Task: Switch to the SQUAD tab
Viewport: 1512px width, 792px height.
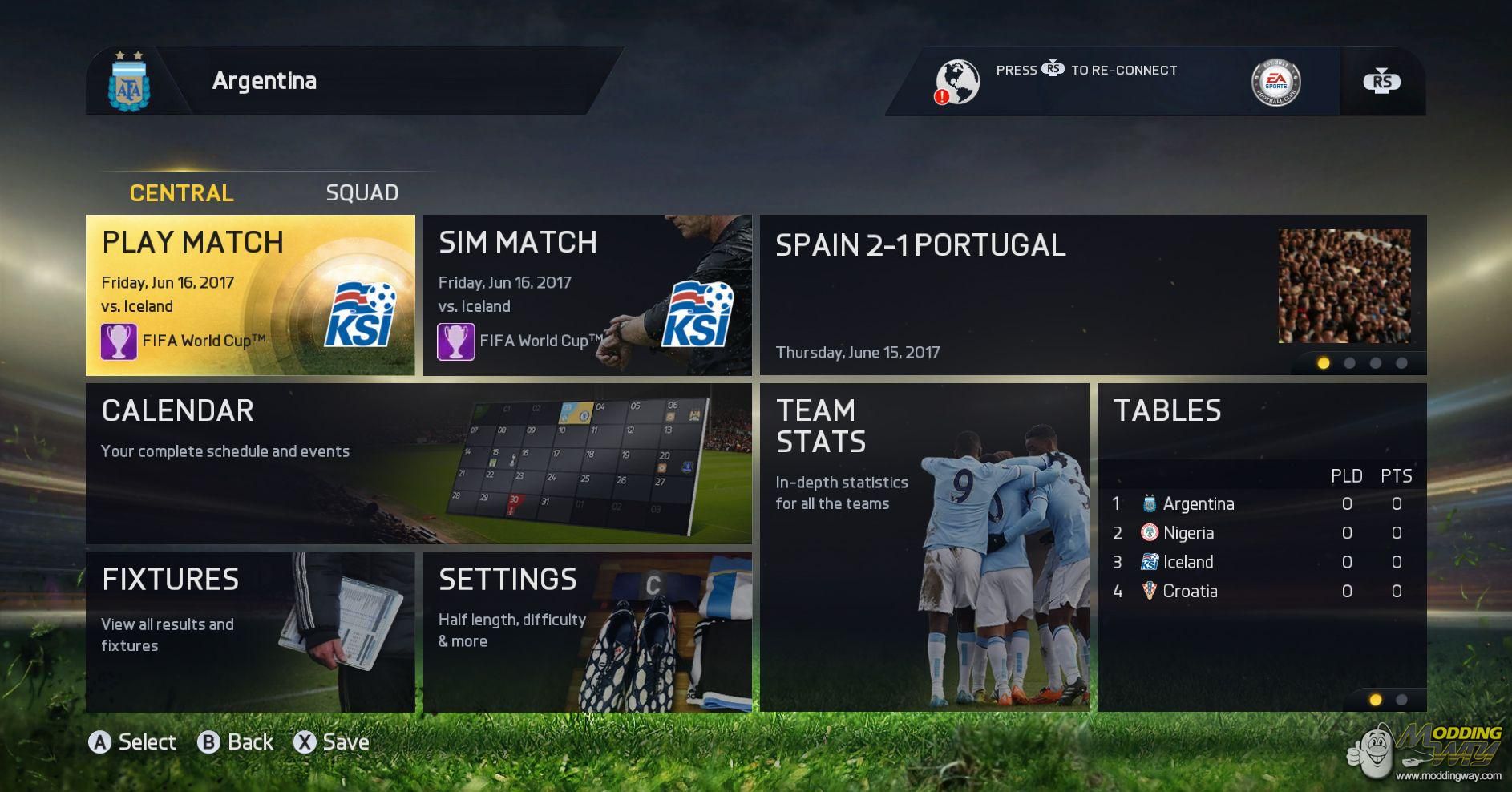Action: 362,193
